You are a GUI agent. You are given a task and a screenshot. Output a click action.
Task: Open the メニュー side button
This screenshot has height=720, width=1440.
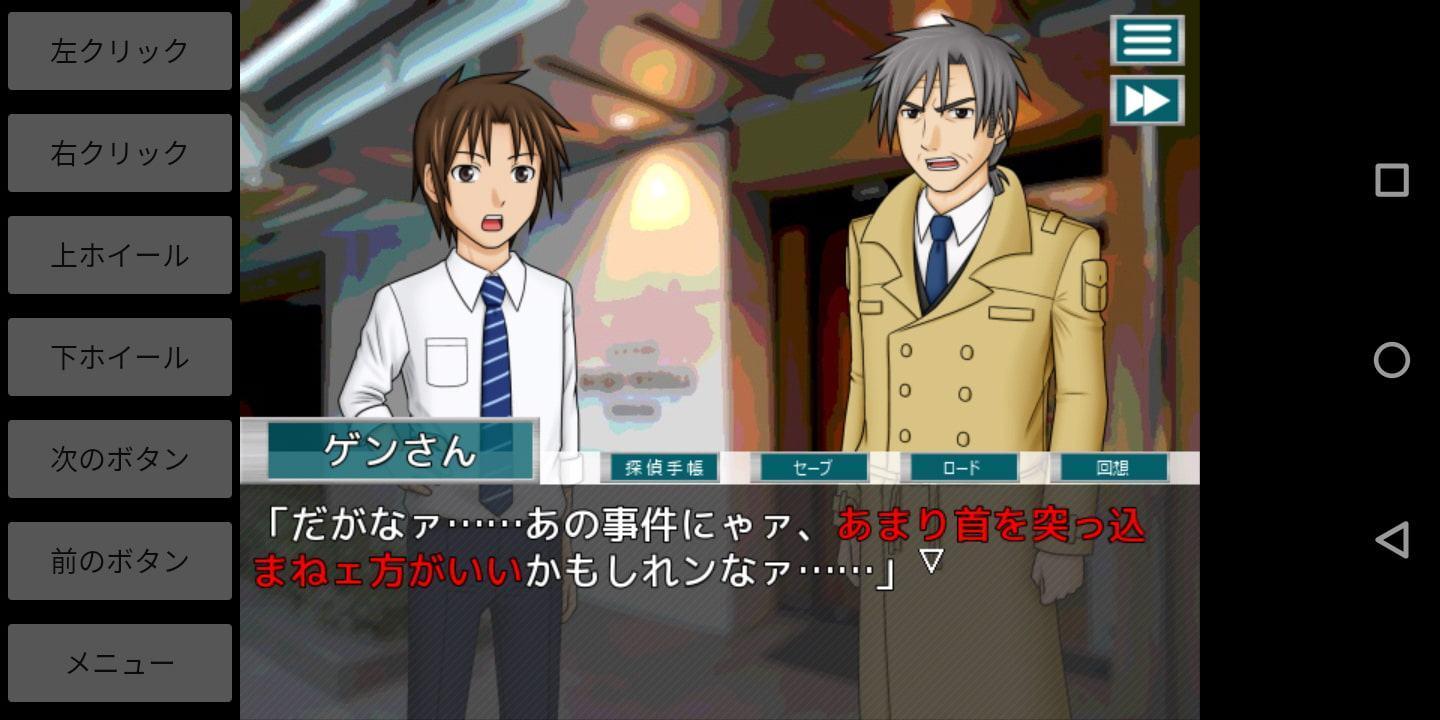pos(120,663)
